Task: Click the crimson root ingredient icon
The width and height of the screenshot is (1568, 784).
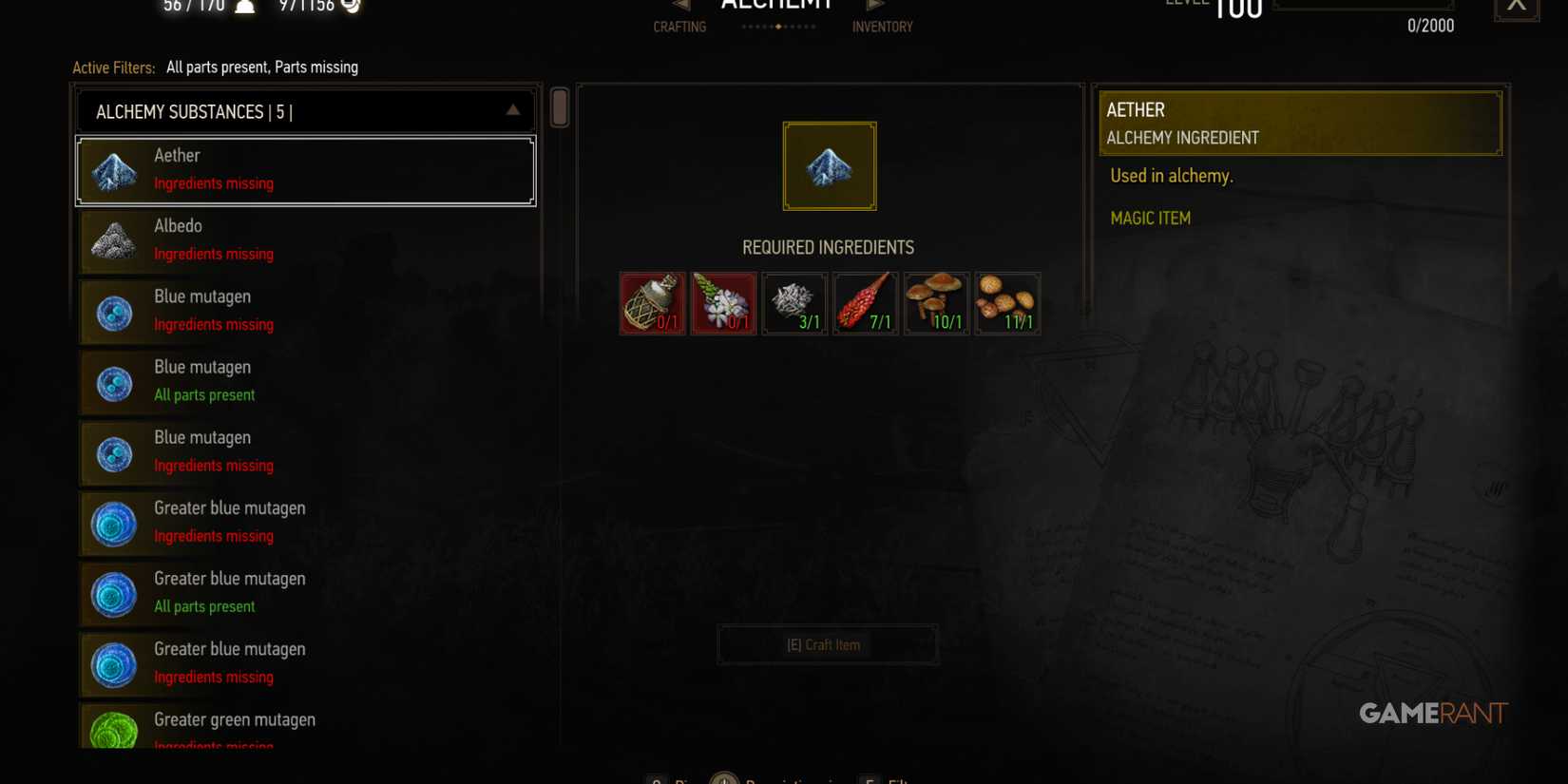Action: click(865, 302)
